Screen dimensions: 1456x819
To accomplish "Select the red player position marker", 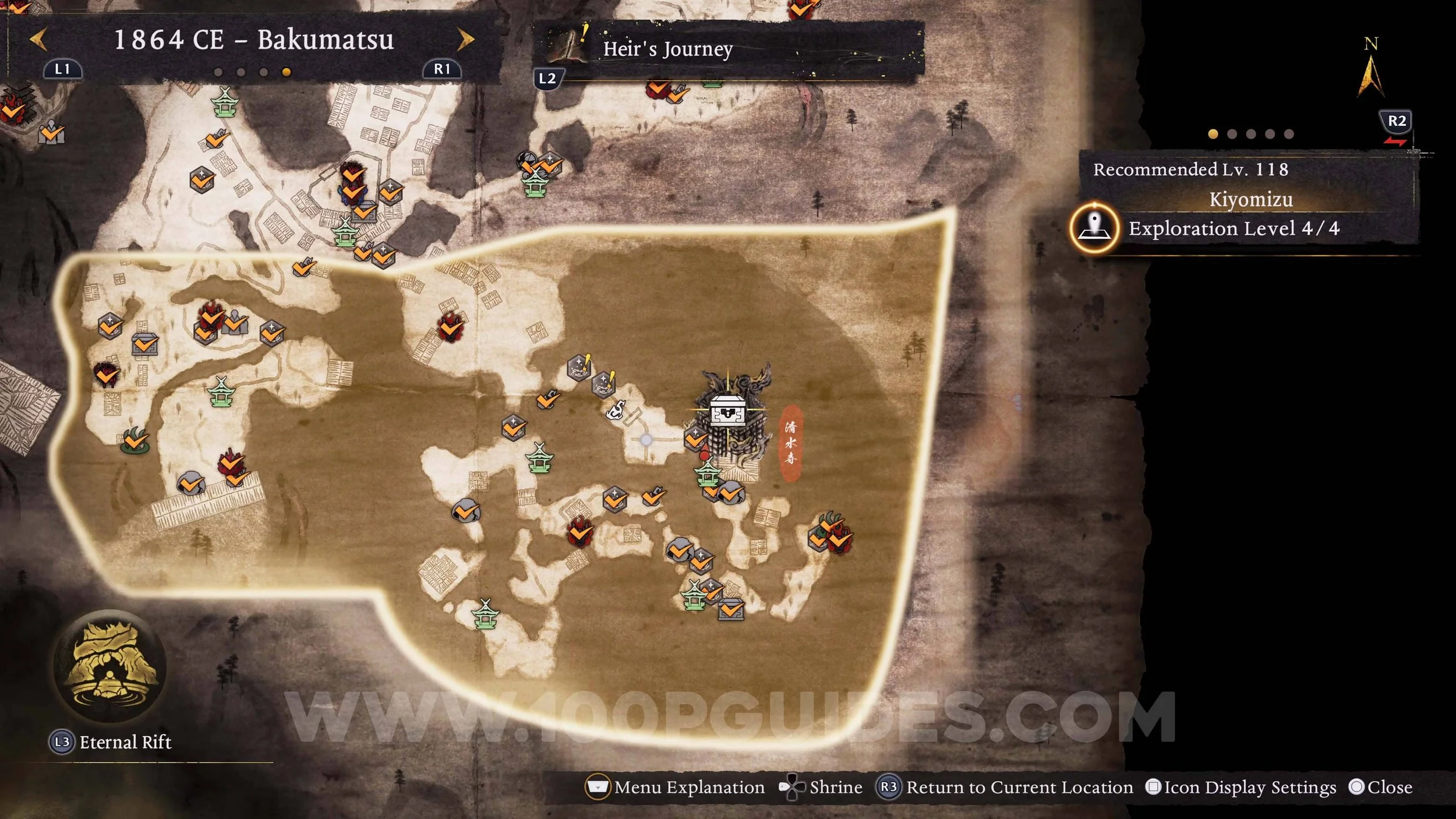I will (704, 452).
